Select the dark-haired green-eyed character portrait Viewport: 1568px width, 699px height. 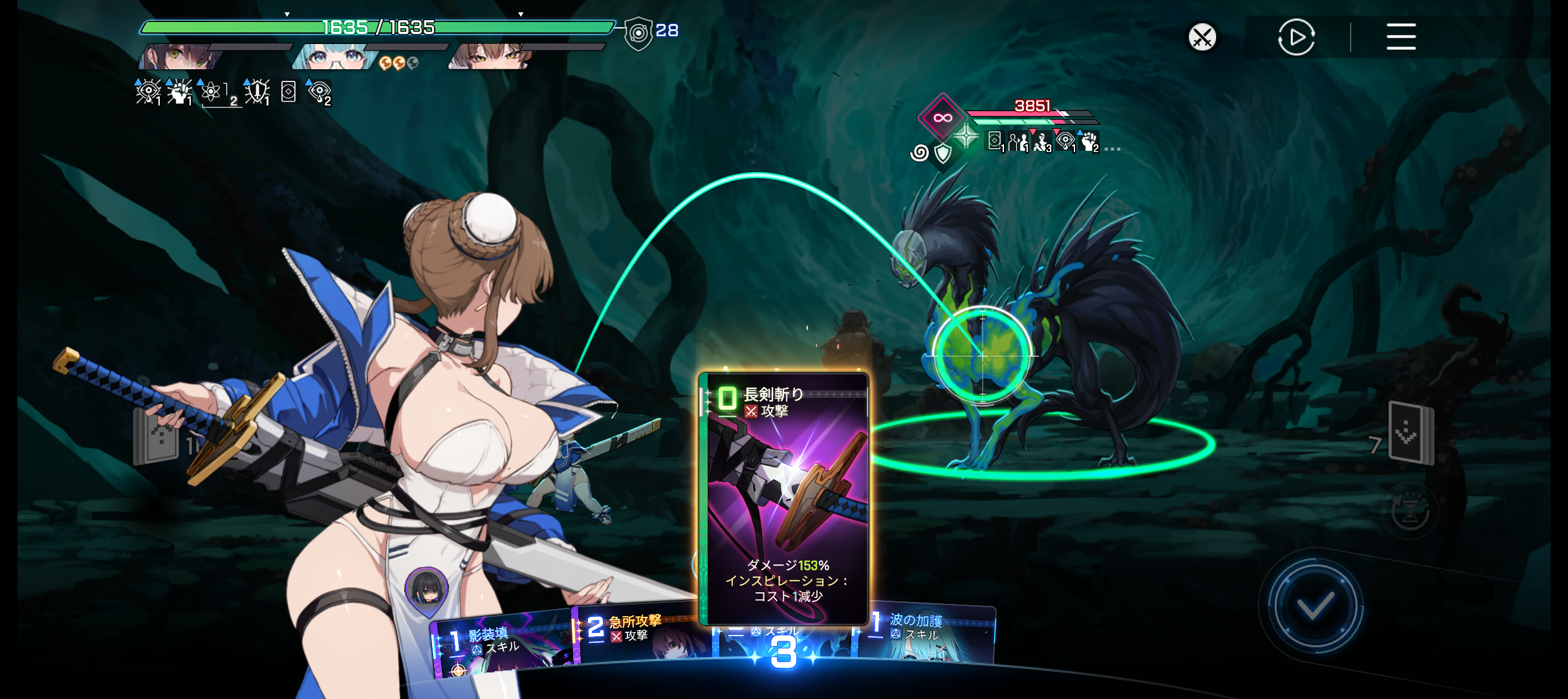tap(181, 57)
